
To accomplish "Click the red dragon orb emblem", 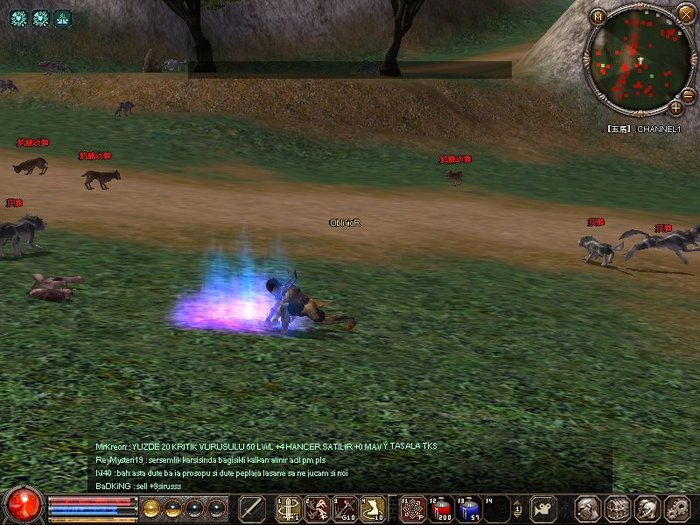I will coord(22,504).
